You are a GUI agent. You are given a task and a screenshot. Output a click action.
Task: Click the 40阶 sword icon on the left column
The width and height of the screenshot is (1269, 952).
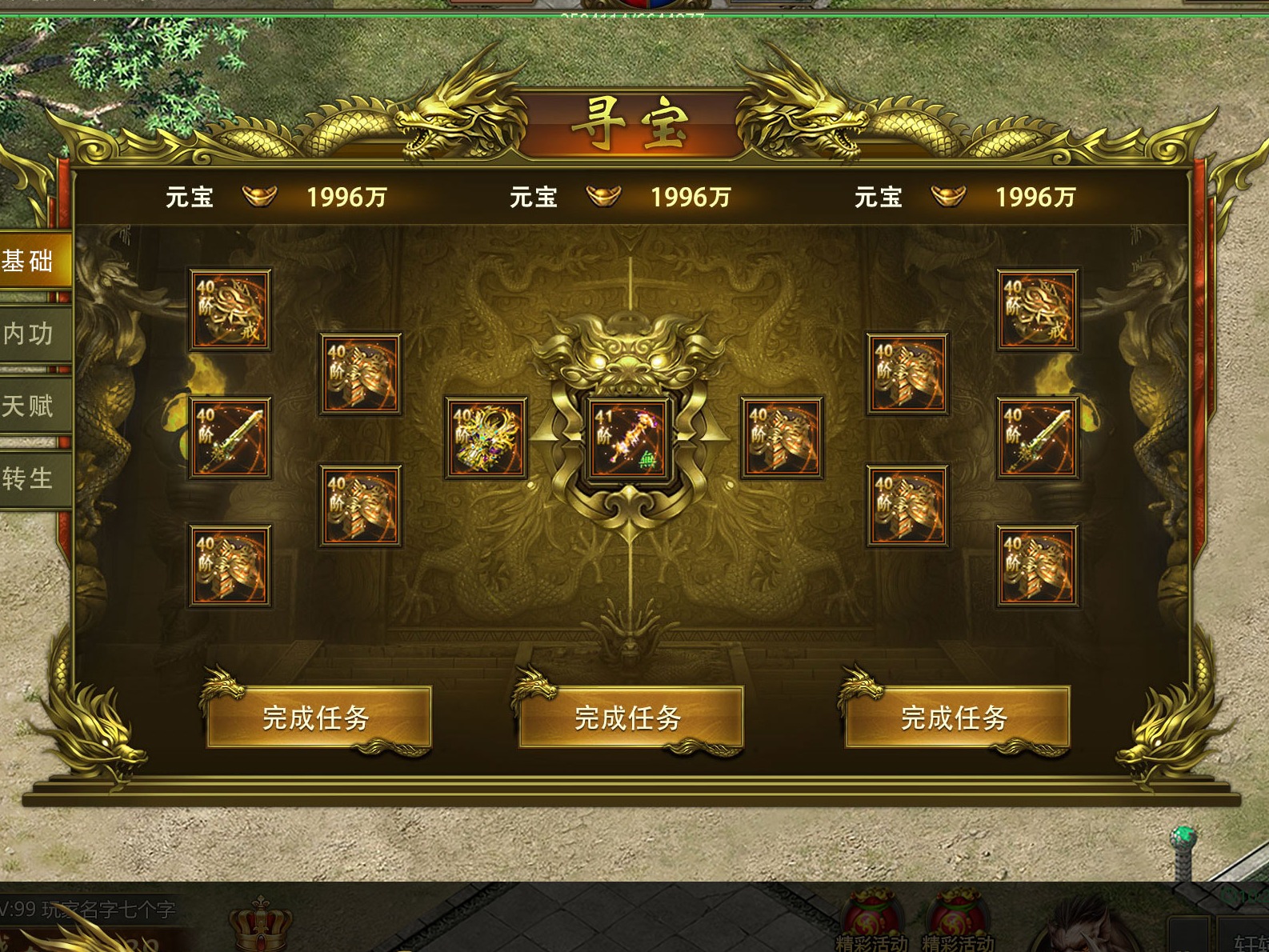(228, 438)
